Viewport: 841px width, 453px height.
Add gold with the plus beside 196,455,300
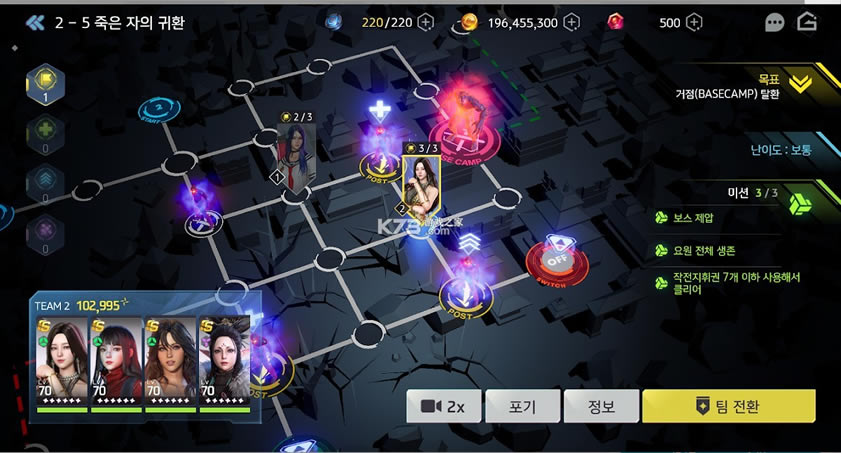point(573,22)
